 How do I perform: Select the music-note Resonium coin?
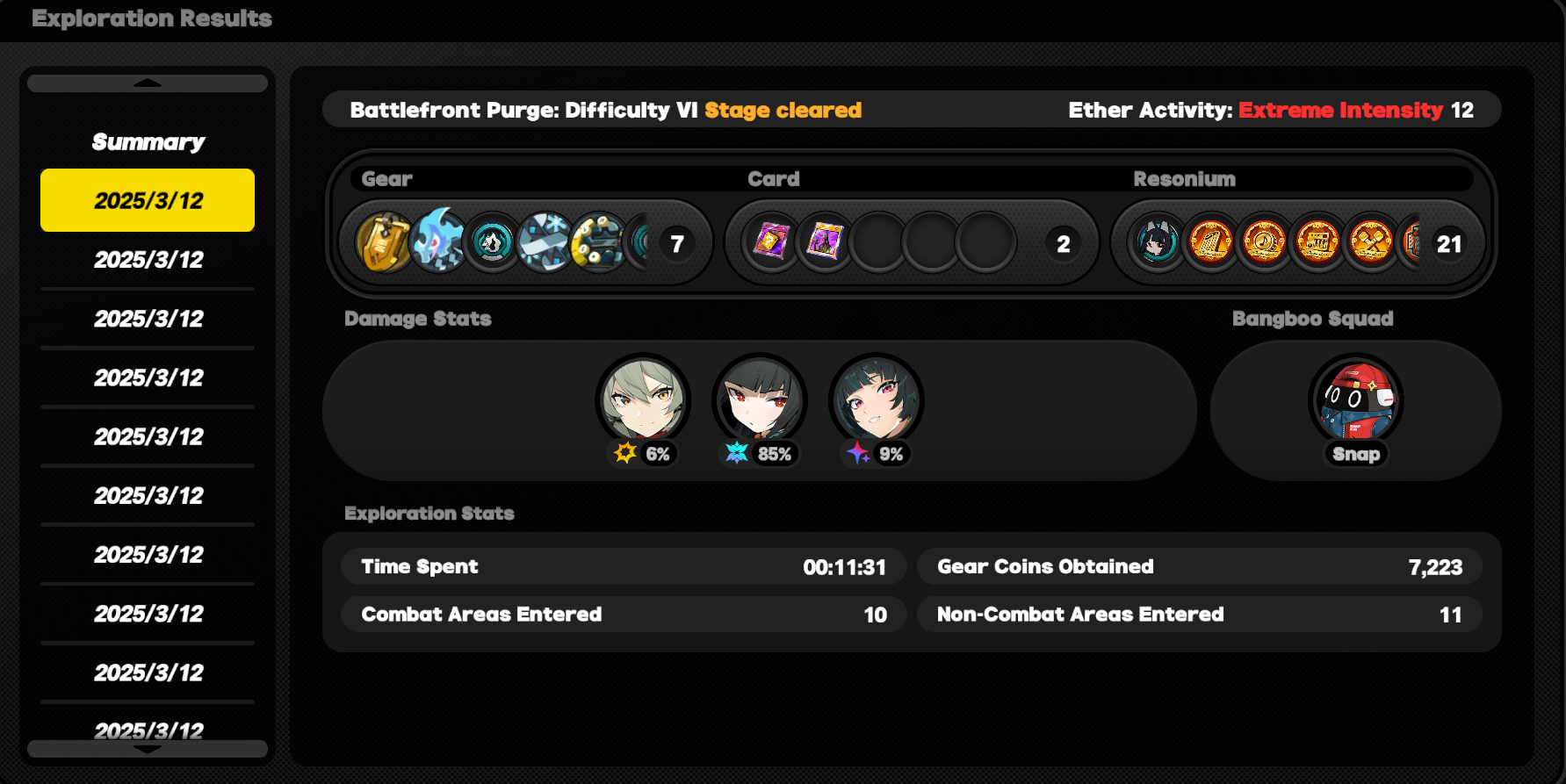(x=1265, y=243)
